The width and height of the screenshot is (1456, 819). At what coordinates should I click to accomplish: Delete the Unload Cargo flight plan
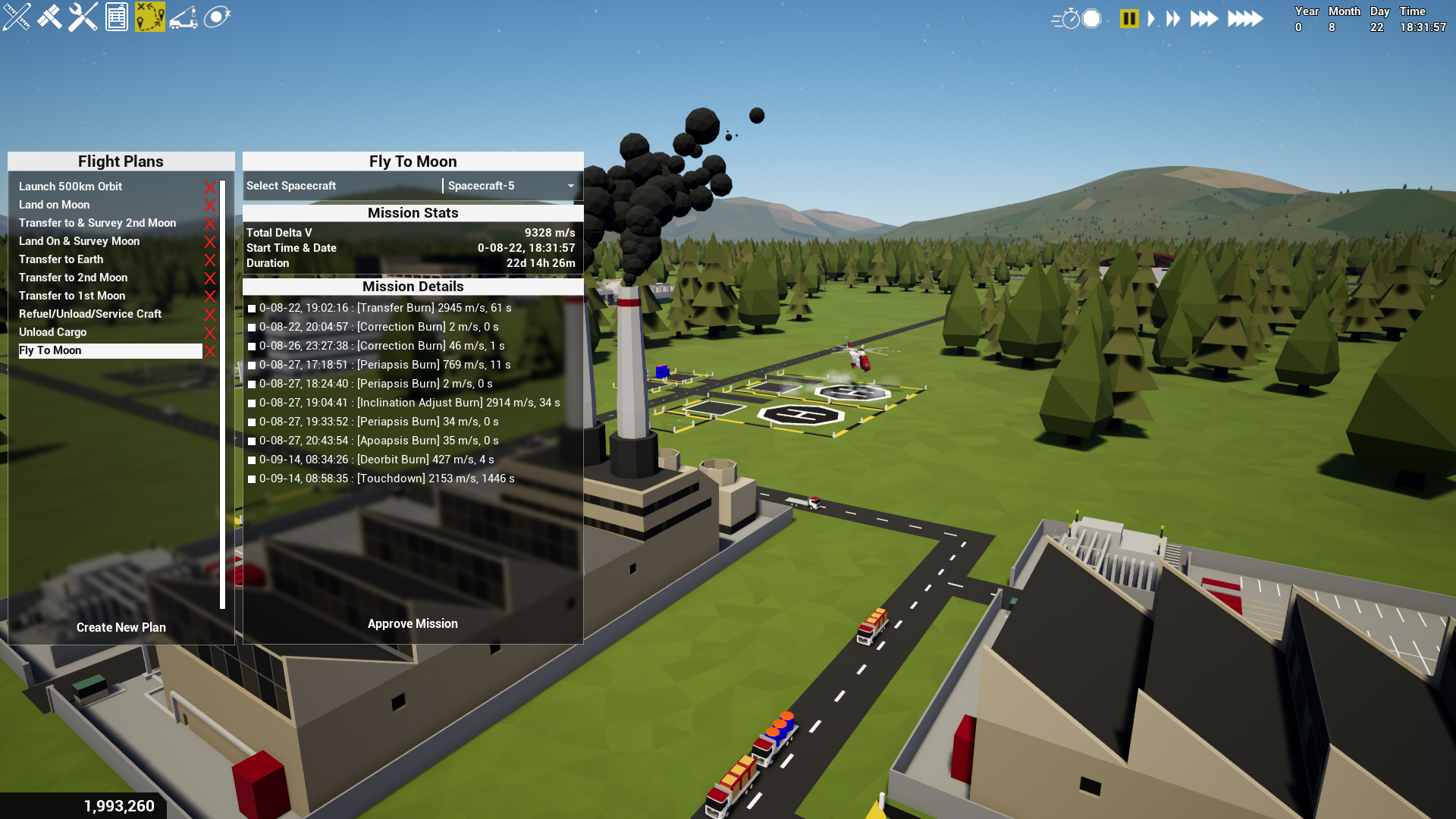[x=210, y=333]
